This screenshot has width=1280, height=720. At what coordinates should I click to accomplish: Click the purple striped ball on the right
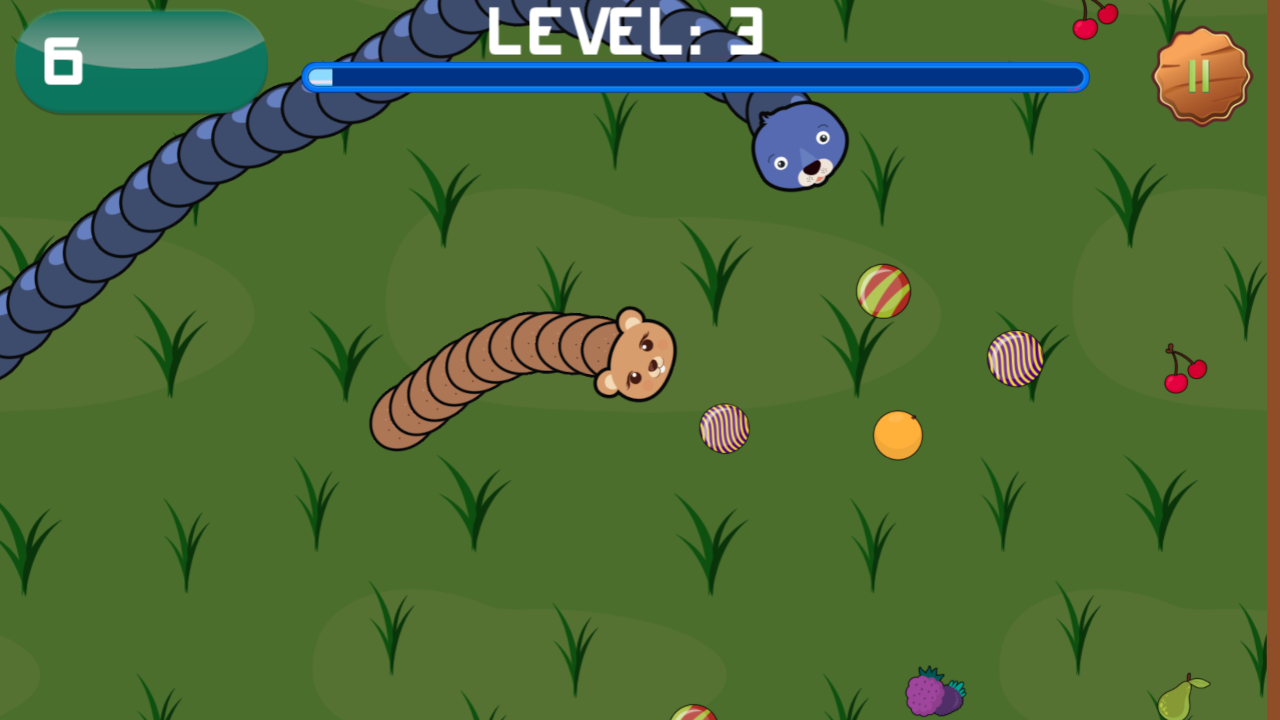point(1015,358)
